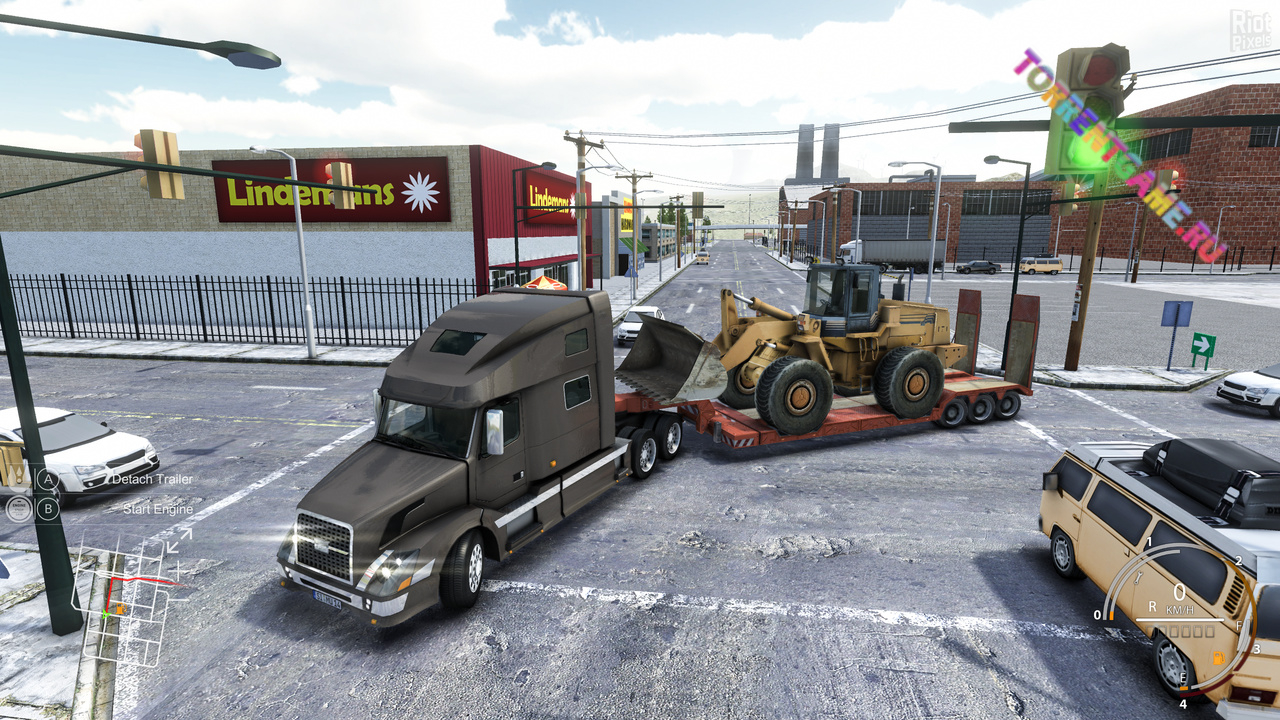Image resolution: width=1280 pixels, height=720 pixels.
Task: Select the gas station marker on minimap
Action: tap(121, 608)
